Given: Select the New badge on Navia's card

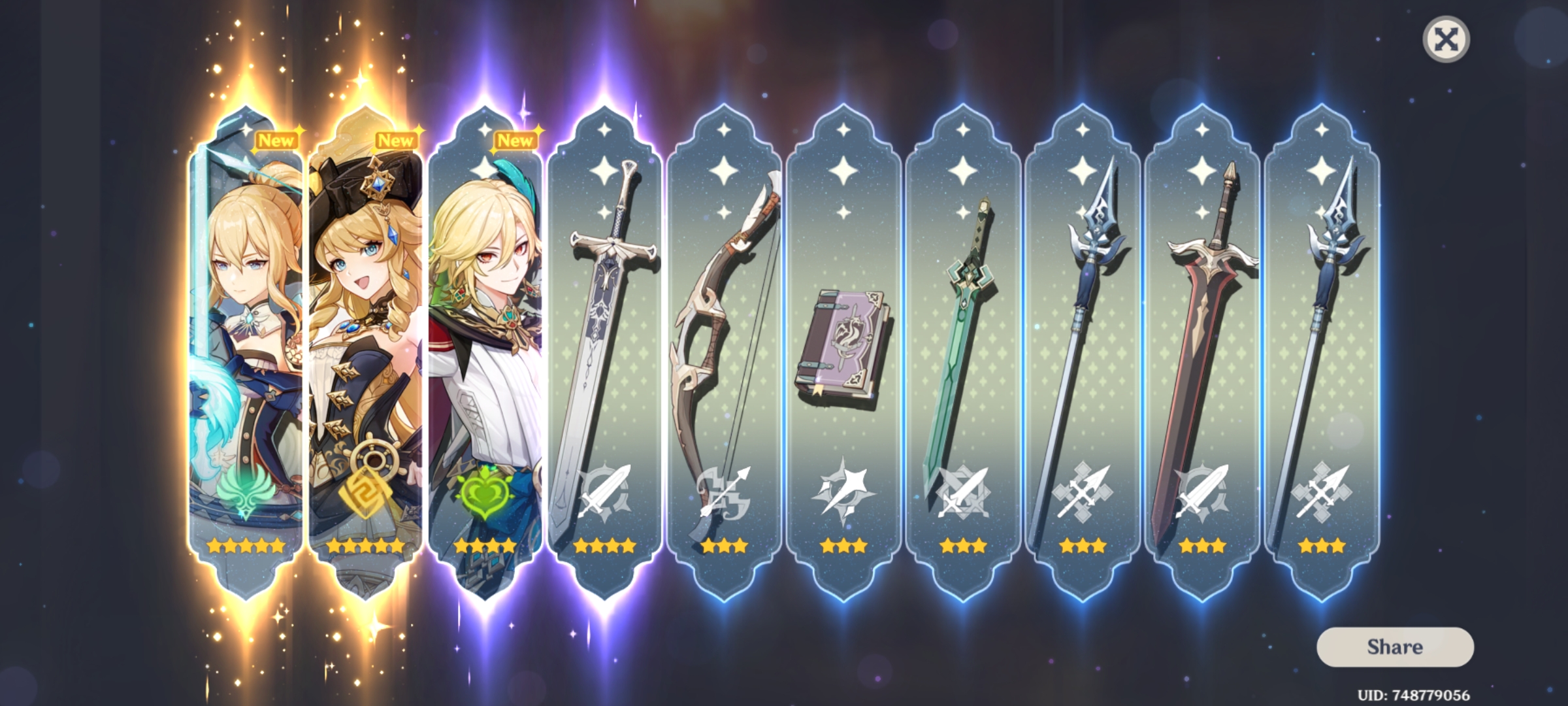Looking at the screenshot, I should coord(397,140).
